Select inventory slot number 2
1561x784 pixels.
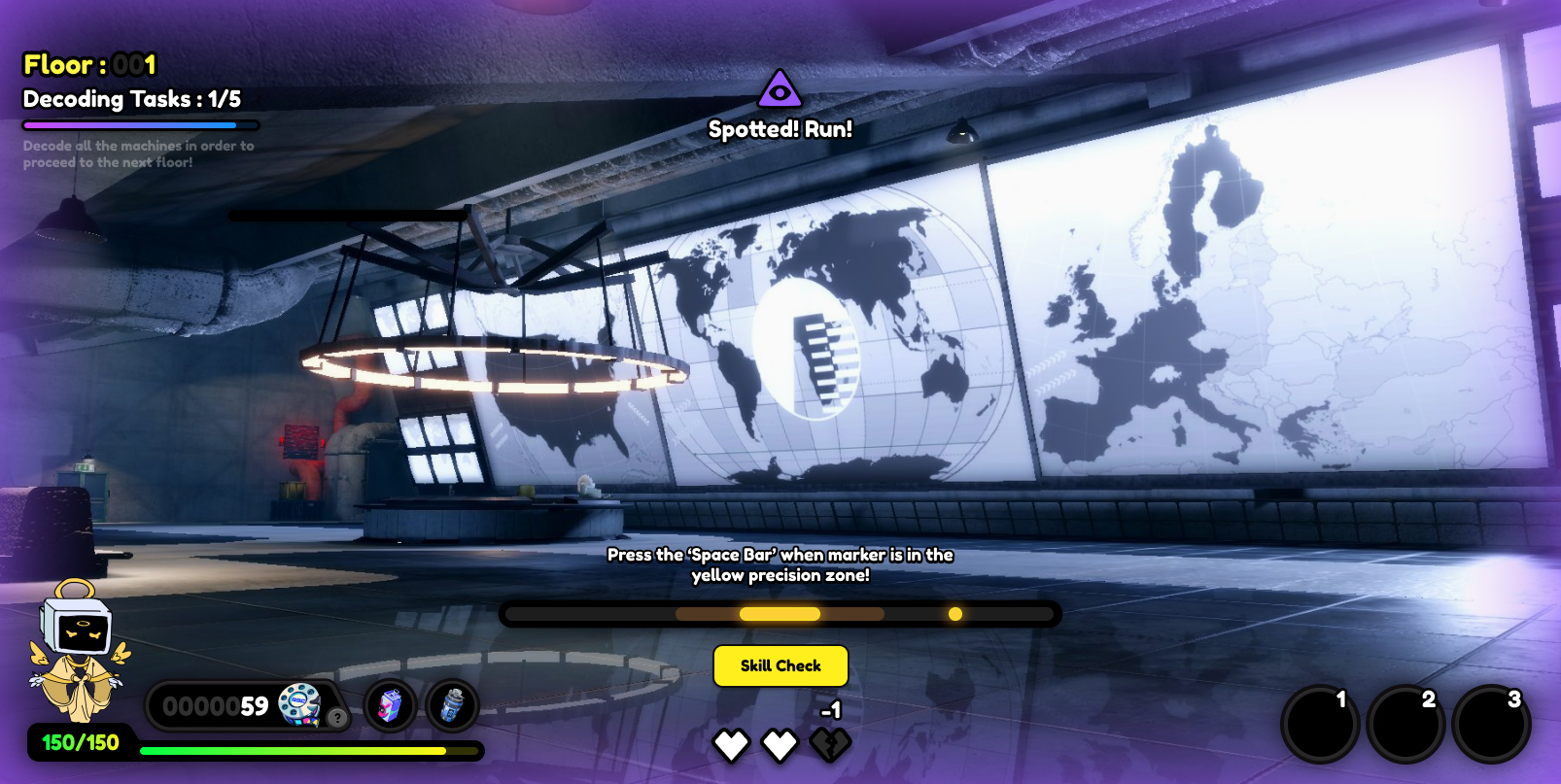pos(1405,725)
